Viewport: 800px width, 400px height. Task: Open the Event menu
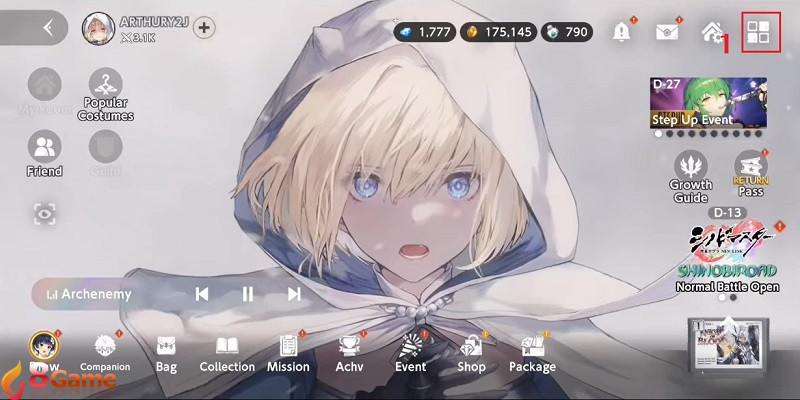tap(410, 353)
